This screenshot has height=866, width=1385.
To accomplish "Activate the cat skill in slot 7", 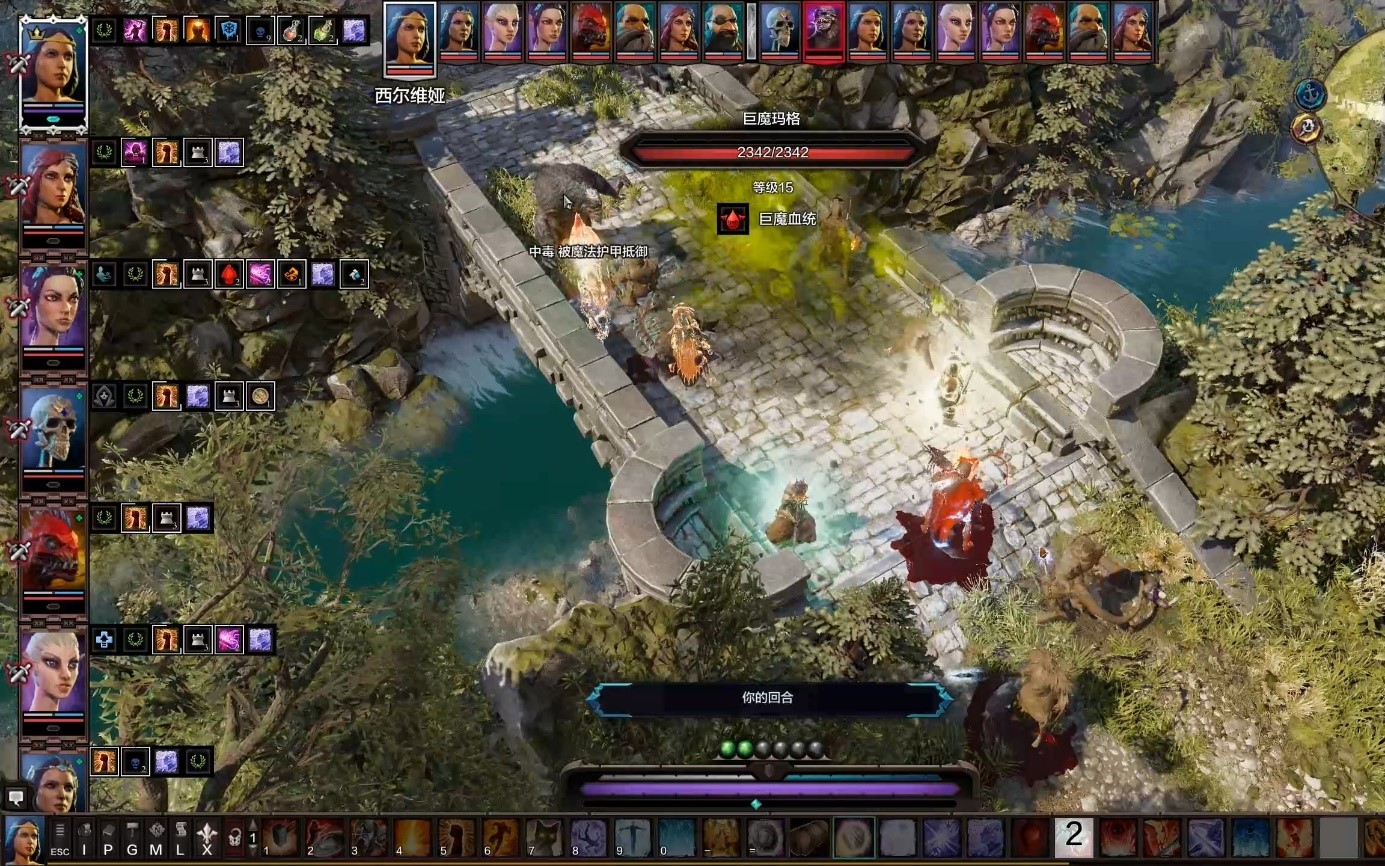I will point(544,838).
